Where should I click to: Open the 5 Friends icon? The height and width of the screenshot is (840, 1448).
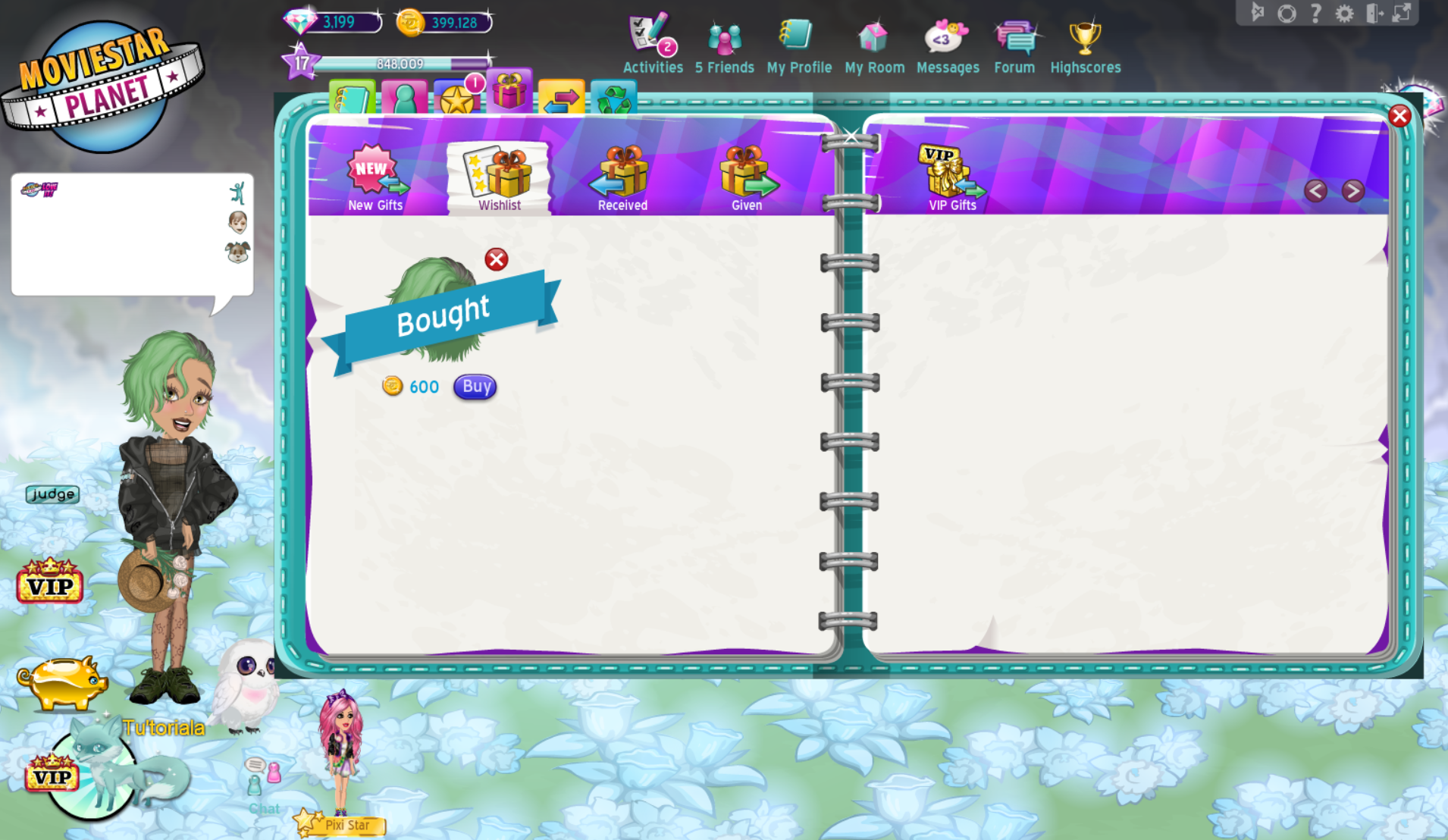click(x=723, y=36)
